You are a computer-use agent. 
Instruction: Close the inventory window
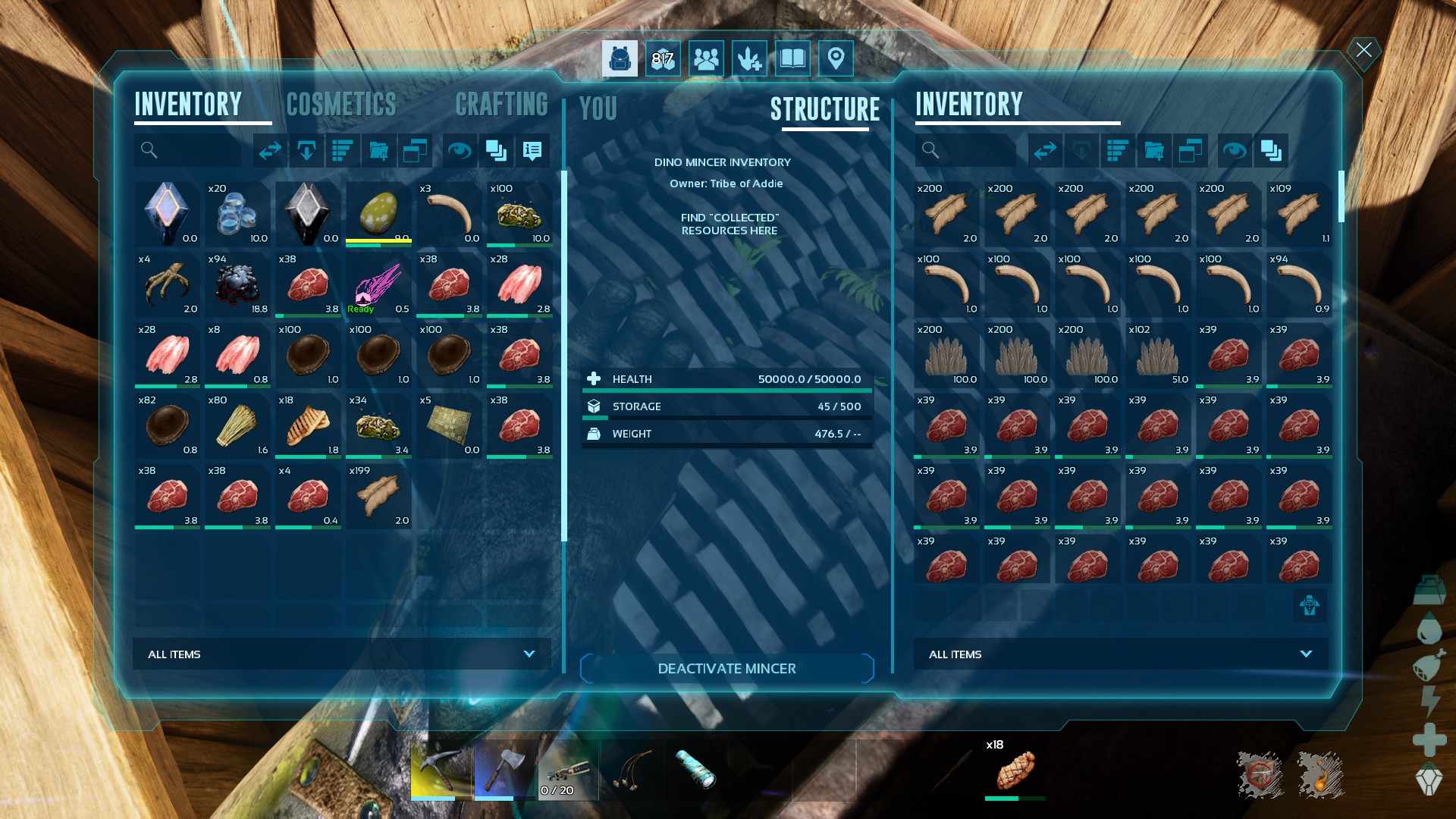pyautogui.click(x=1363, y=50)
